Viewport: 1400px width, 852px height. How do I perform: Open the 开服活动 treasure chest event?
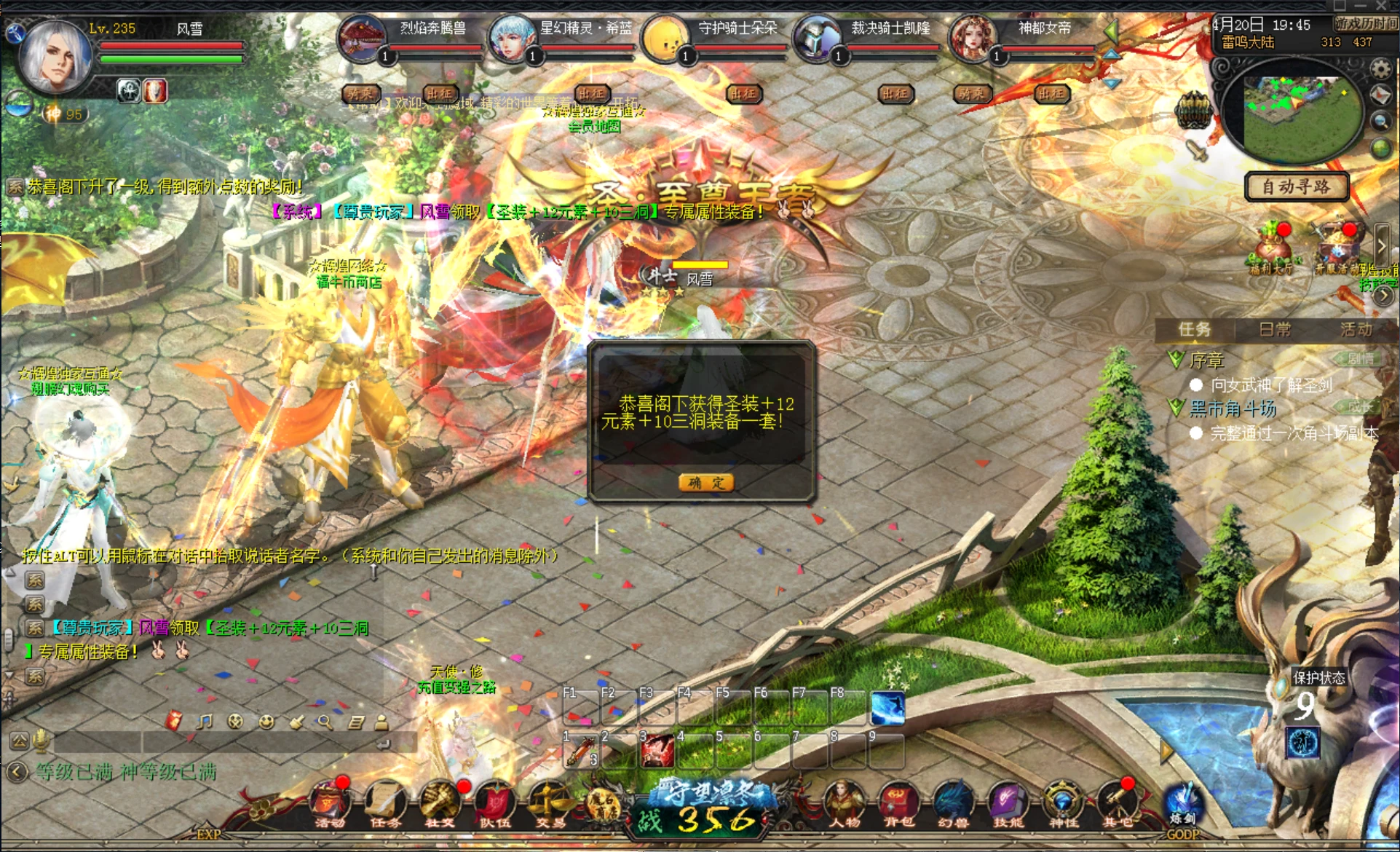click(x=1337, y=248)
